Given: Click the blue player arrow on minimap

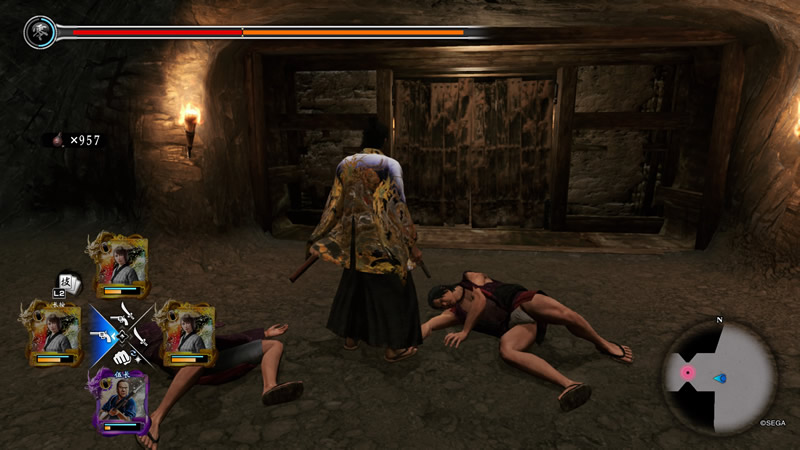Looking at the screenshot, I should [x=720, y=378].
